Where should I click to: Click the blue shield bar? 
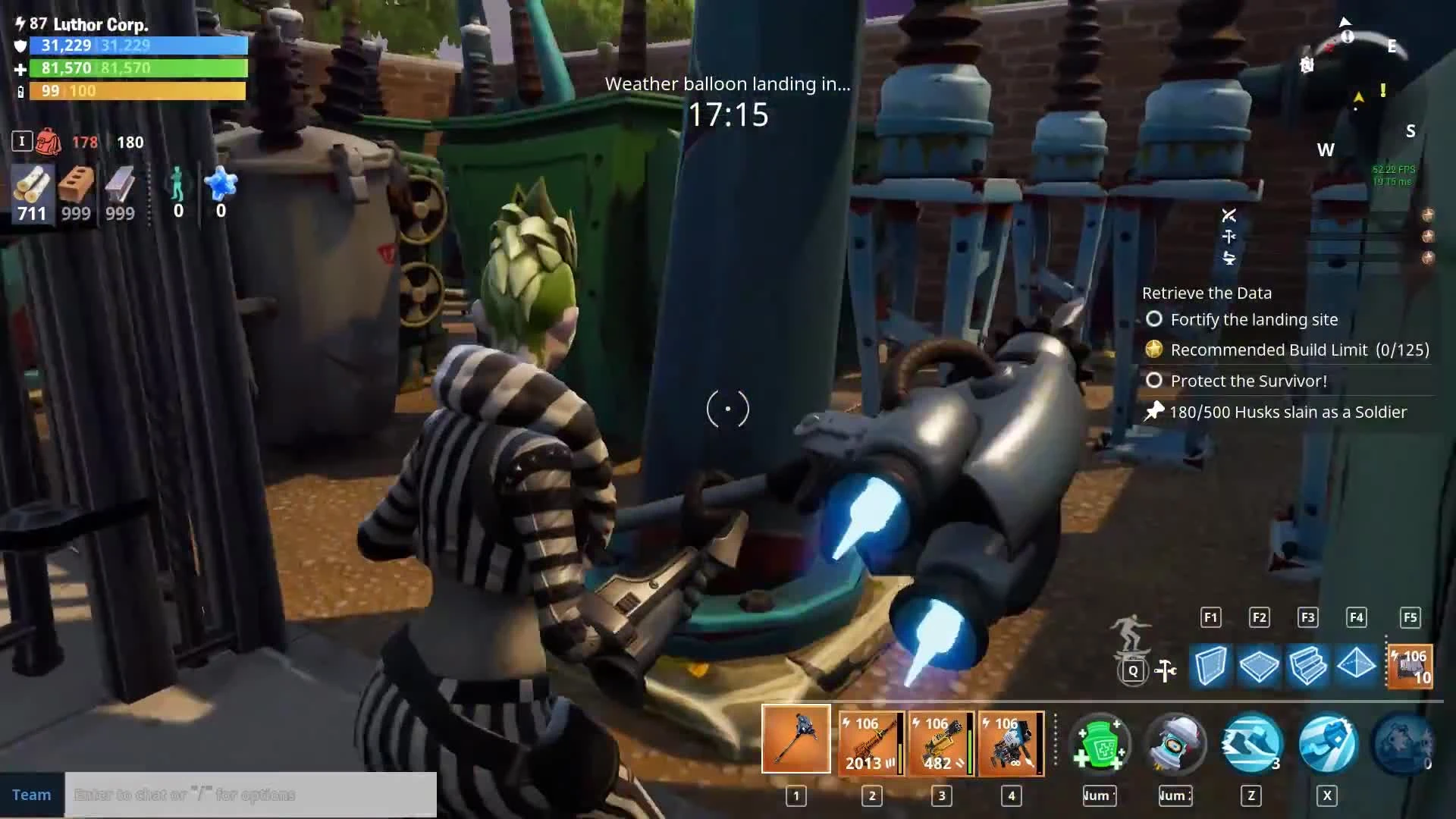[x=136, y=45]
